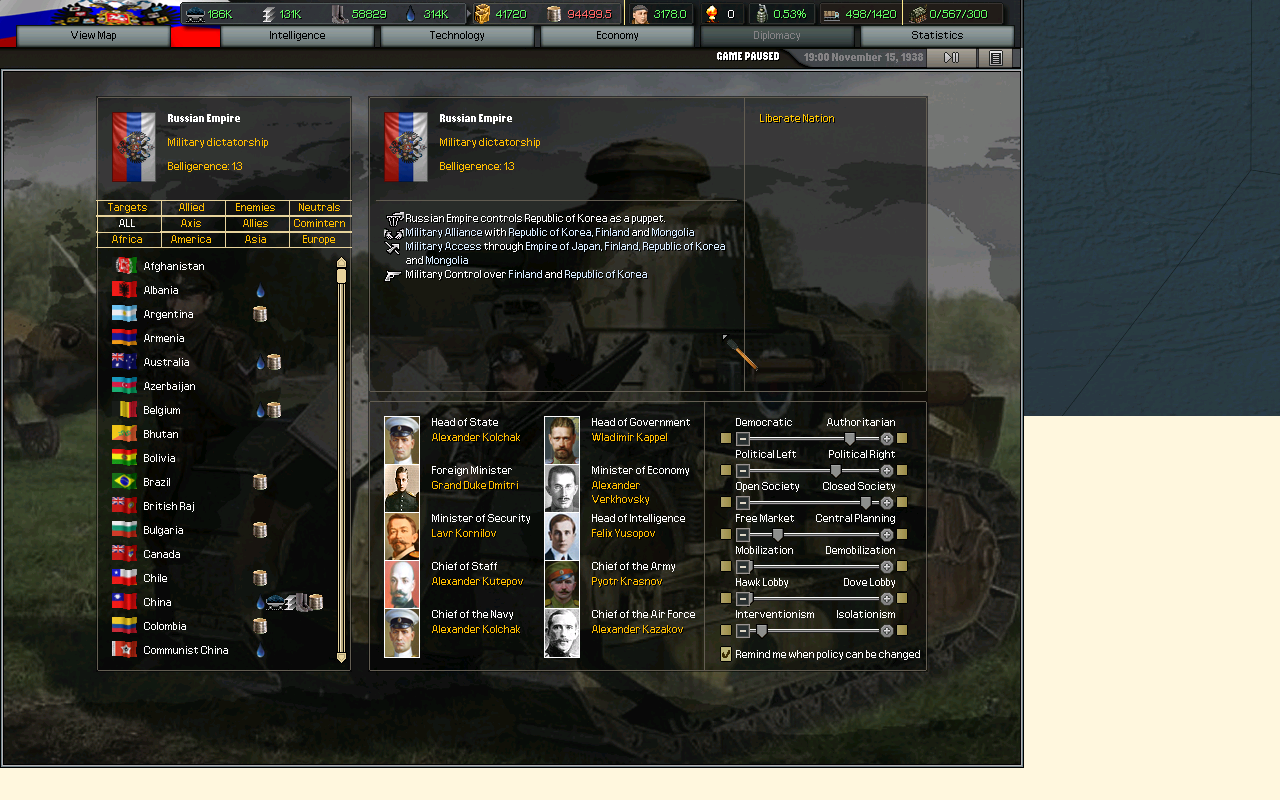The width and height of the screenshot is (1280, 800).
Task: Click the convoy transports icon showing 498/1420
Action: click(831, 14)
